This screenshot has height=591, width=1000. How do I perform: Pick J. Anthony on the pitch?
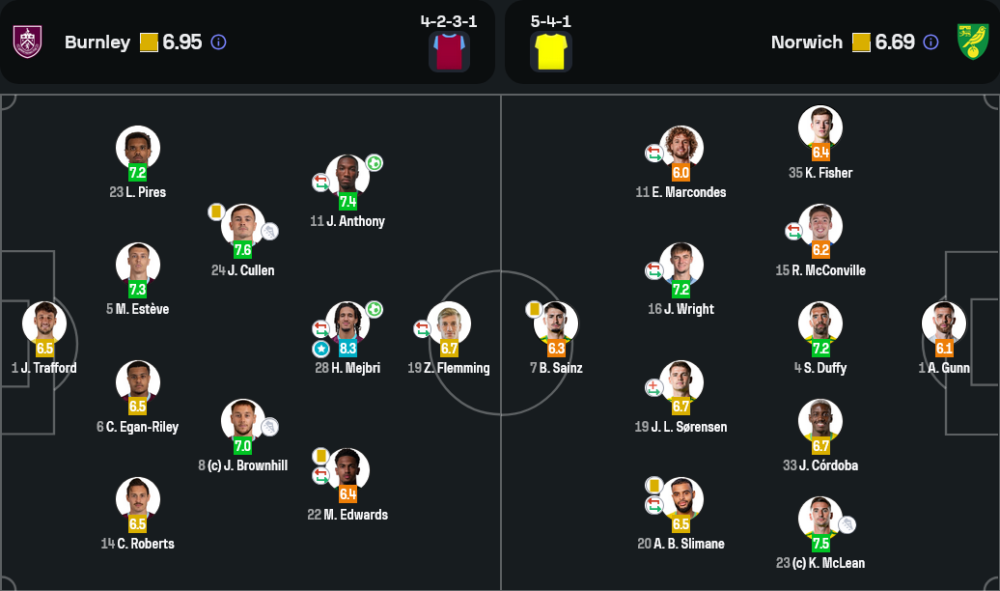(x=347, y=177)
